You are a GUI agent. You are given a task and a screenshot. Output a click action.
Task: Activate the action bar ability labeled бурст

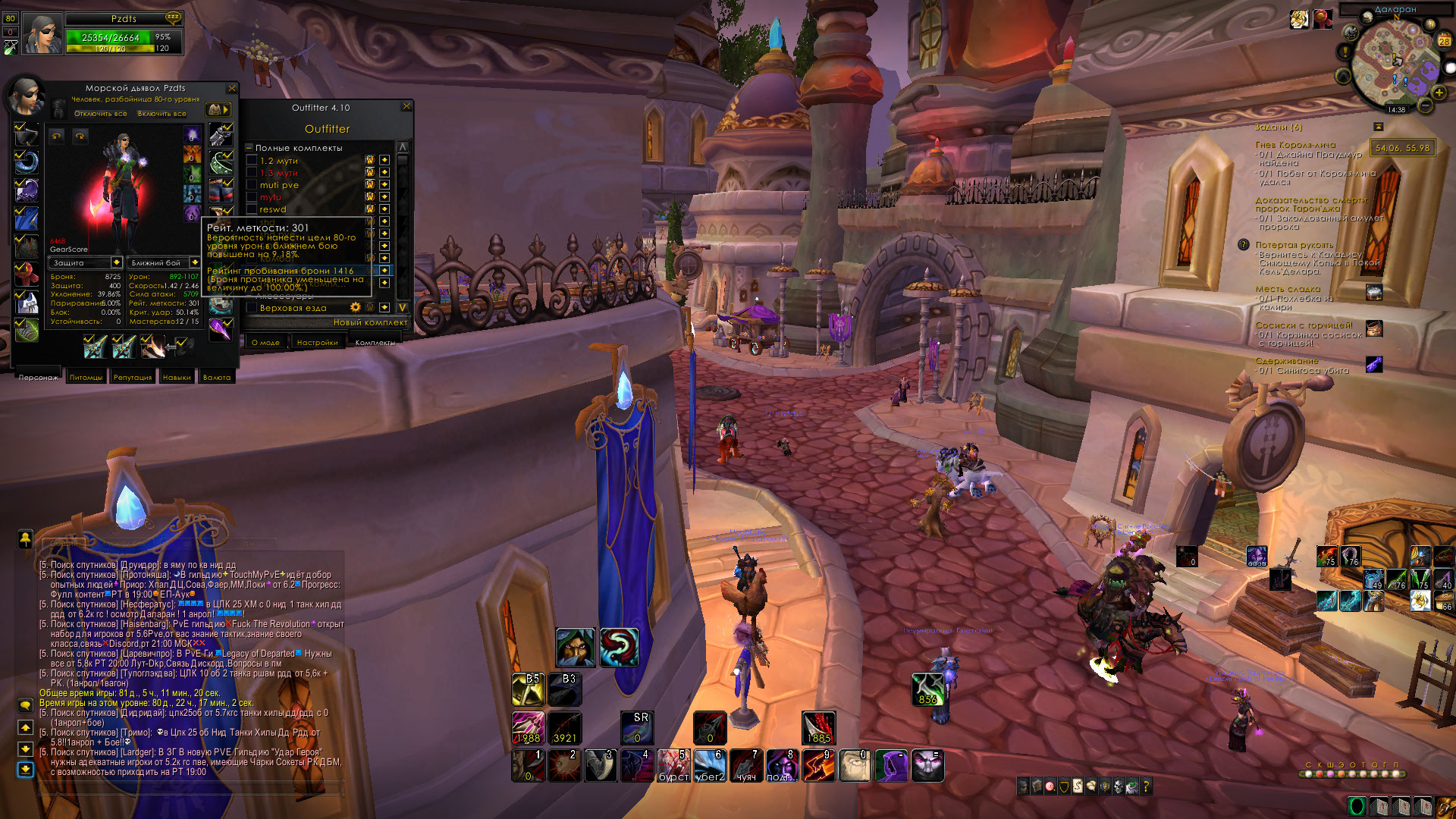673,765
